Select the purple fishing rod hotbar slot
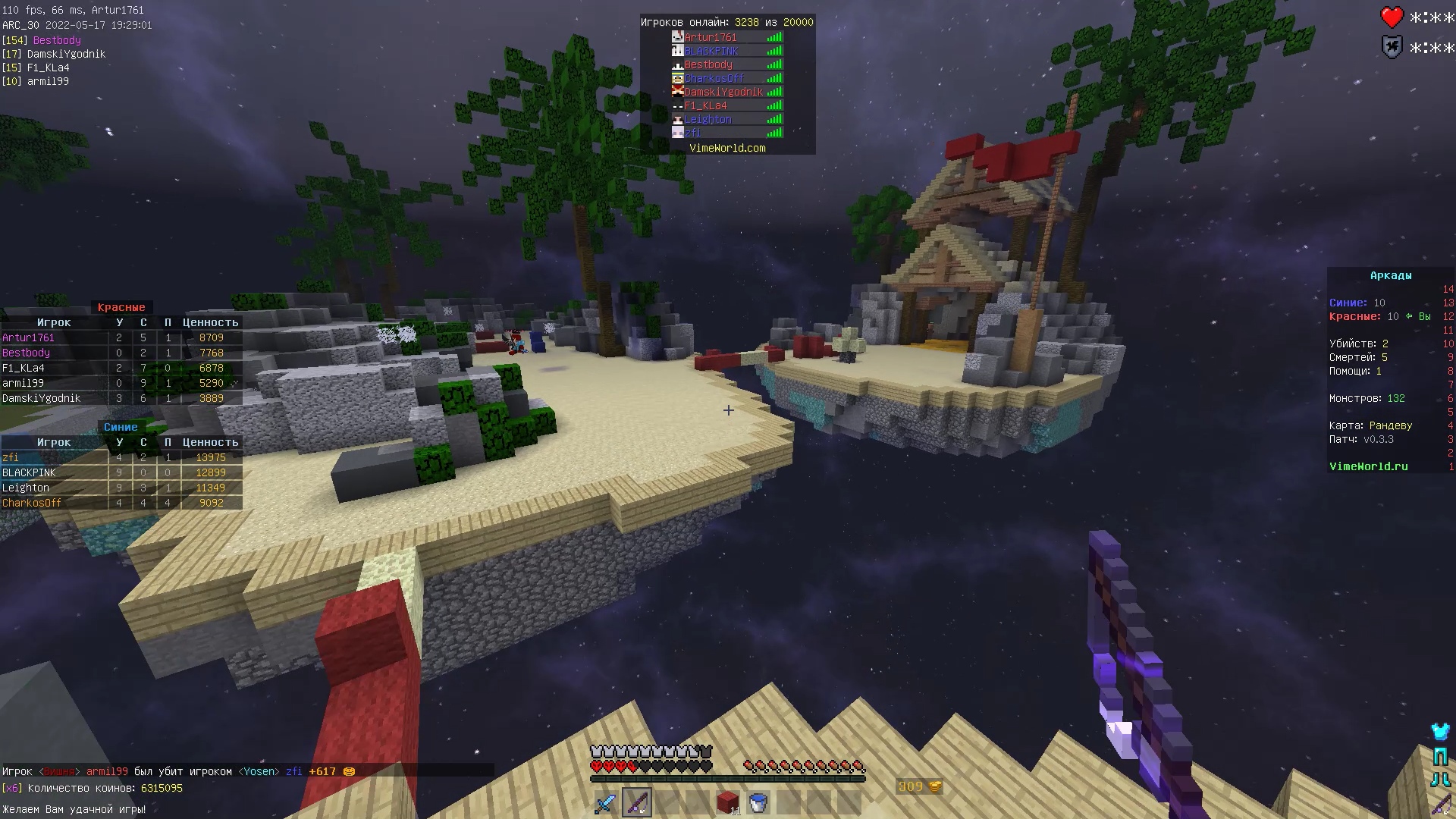1456x819 pixels. point(636,802)
